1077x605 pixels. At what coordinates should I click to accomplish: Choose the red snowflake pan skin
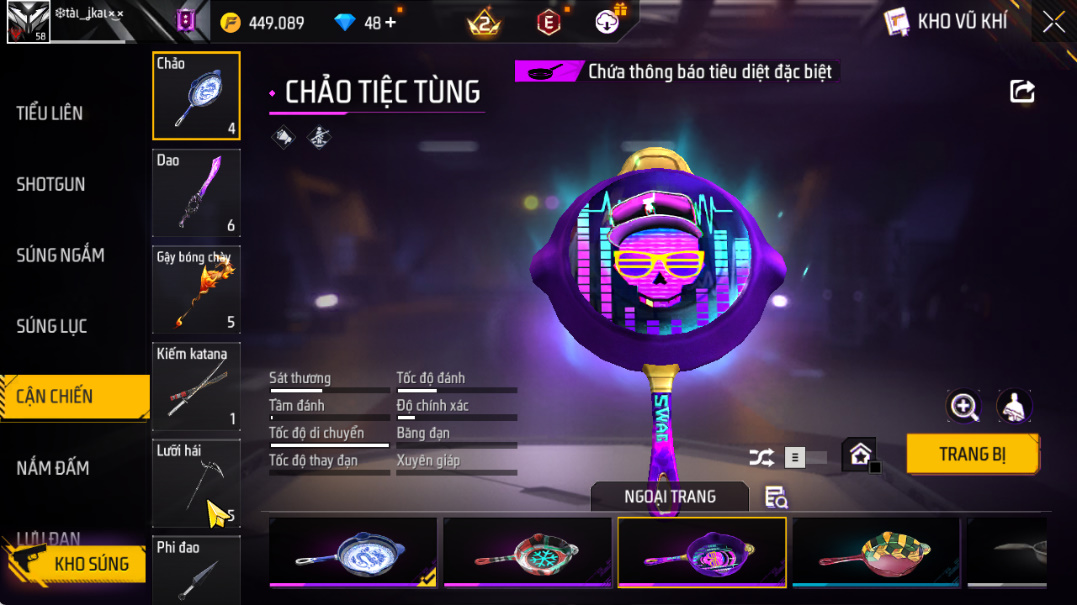527,552
